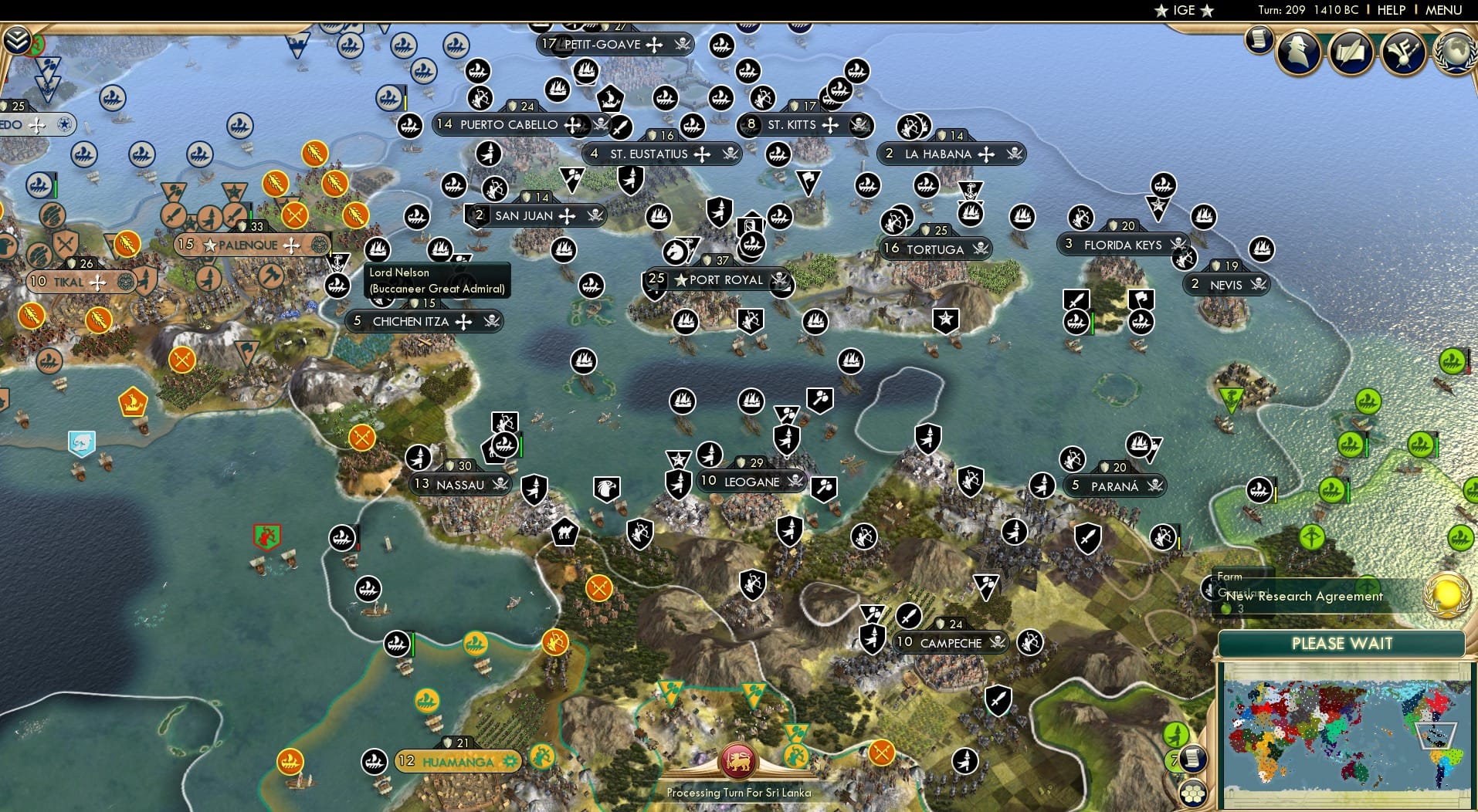Screen dimensions: 1478x812
Task: Open the Espionage overview (spy icon)
Action: click(1299, 52)
